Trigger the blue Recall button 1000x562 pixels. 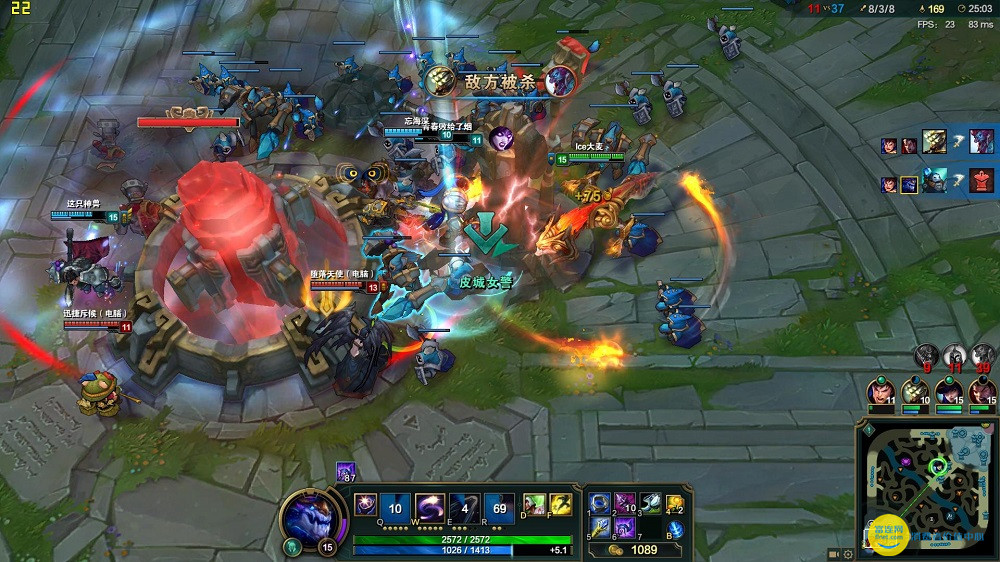click(x=676, y=529)
